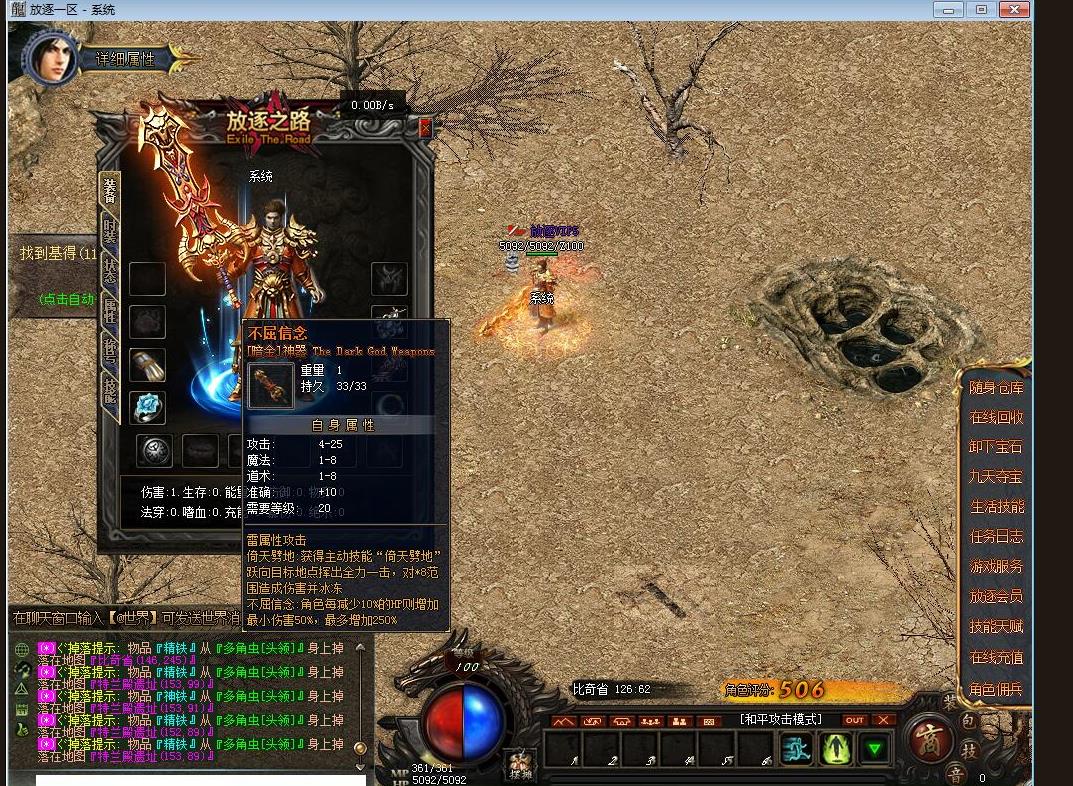Open 放逐会员 membership entry
1073x786 pixels.
pyautogui.click(x=995, y=596)
